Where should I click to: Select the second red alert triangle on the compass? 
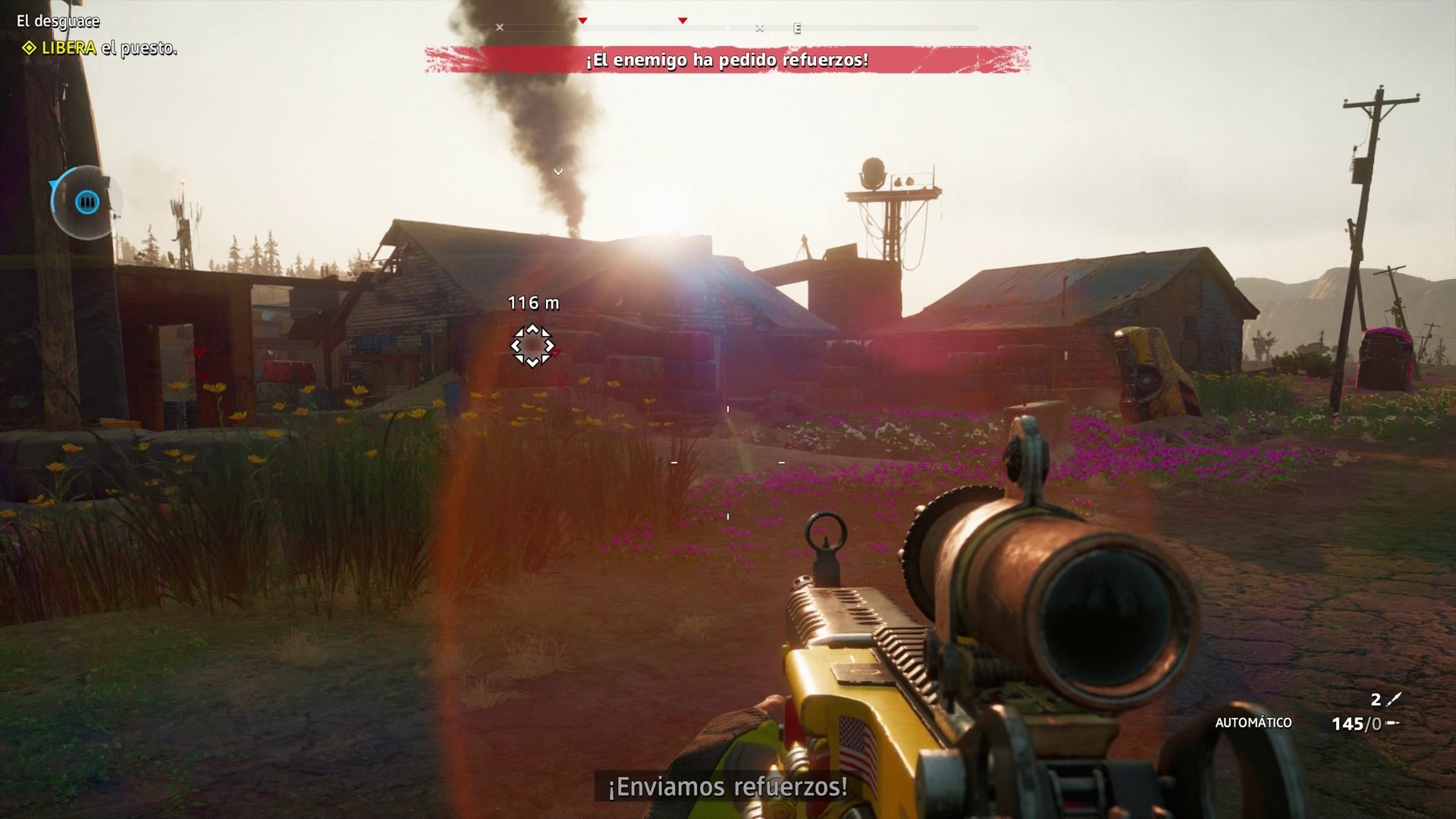pyautogui.click(x=683, y=20)
